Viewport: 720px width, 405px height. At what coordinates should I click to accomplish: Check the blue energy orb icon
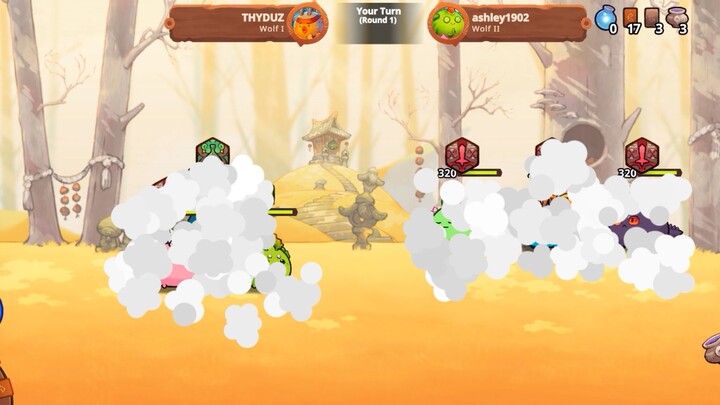[605, 17]
